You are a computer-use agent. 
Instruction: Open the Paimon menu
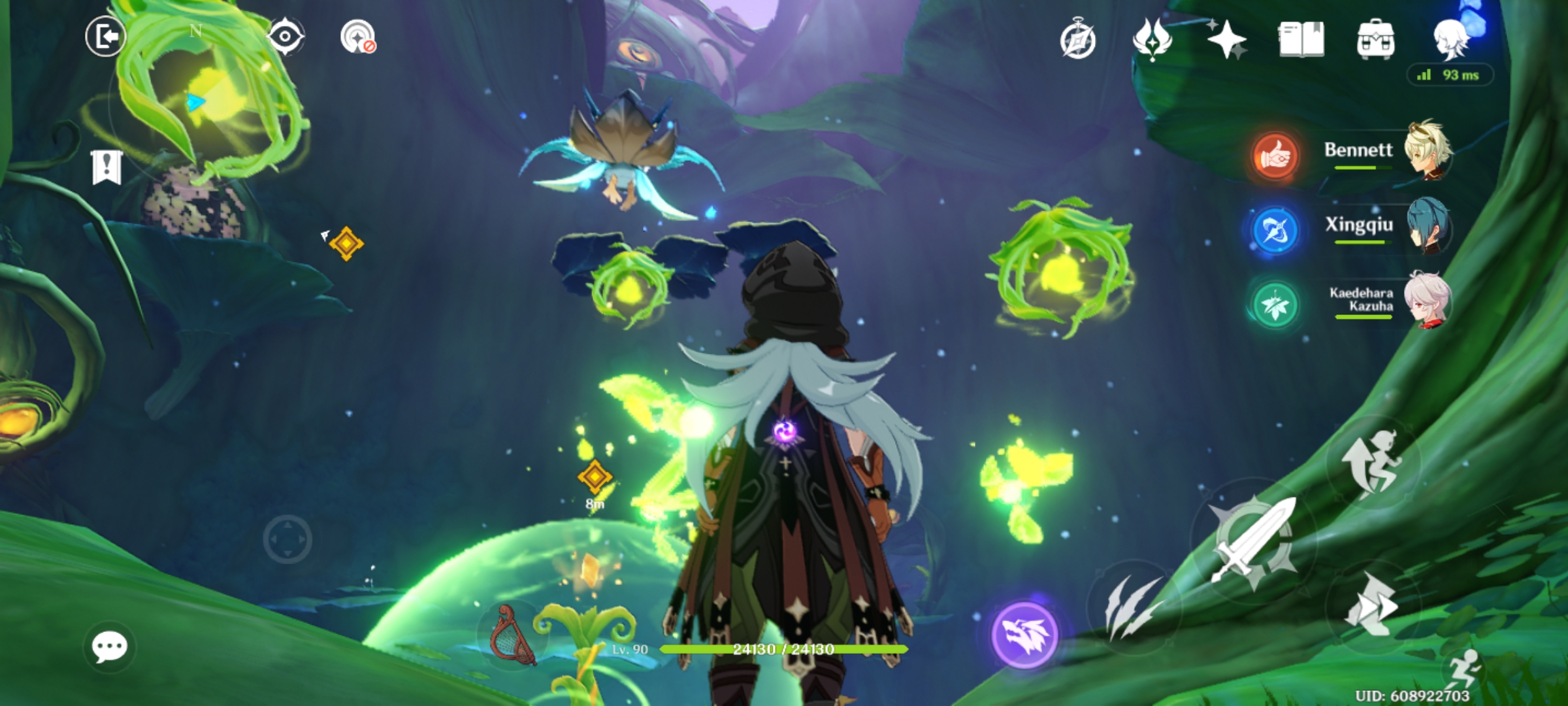pyautogui.click(x=1450, y=41)
